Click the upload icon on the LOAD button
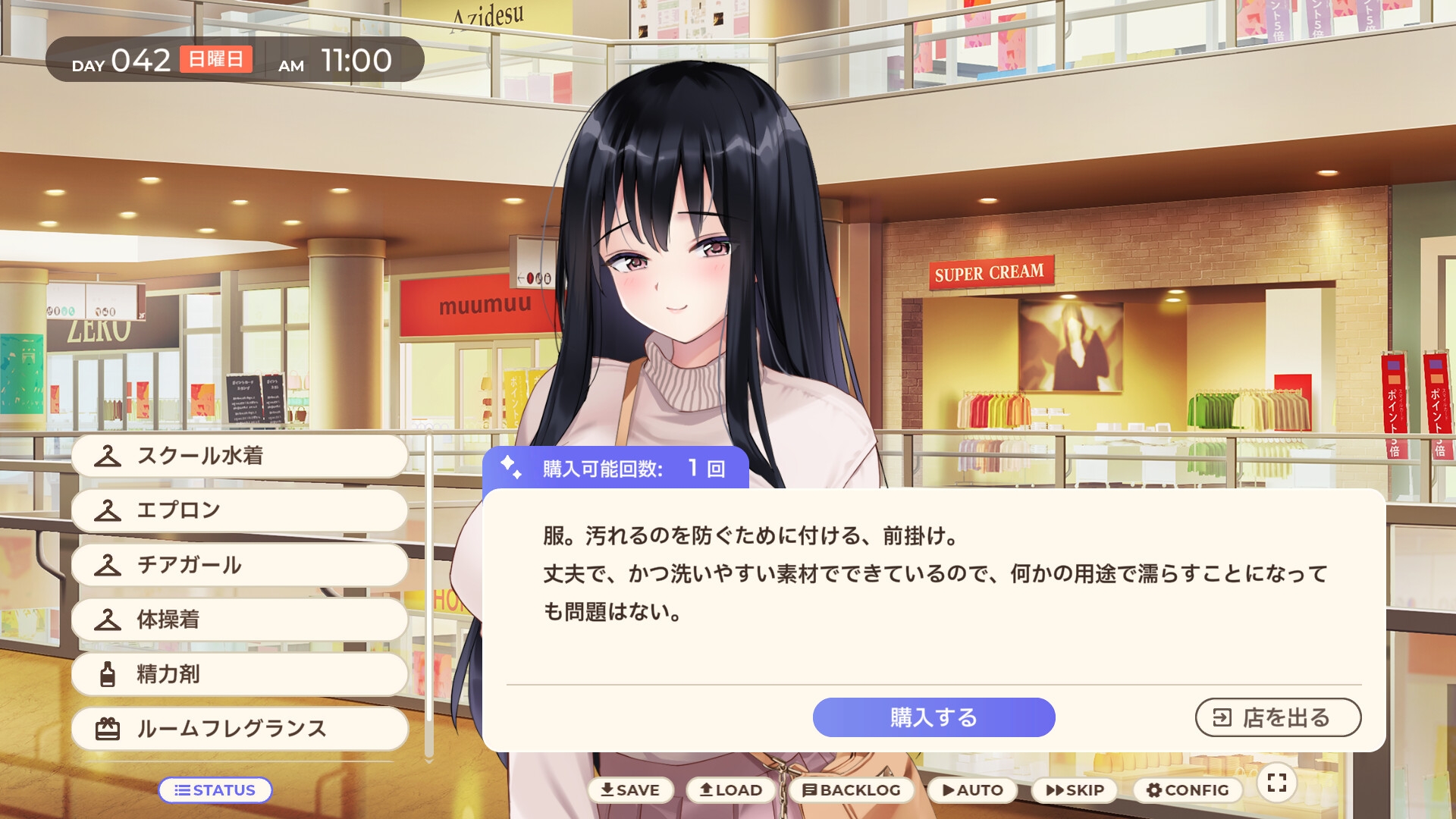The height and width of the screenshot is (819, 1456). (x=705, y=789)
